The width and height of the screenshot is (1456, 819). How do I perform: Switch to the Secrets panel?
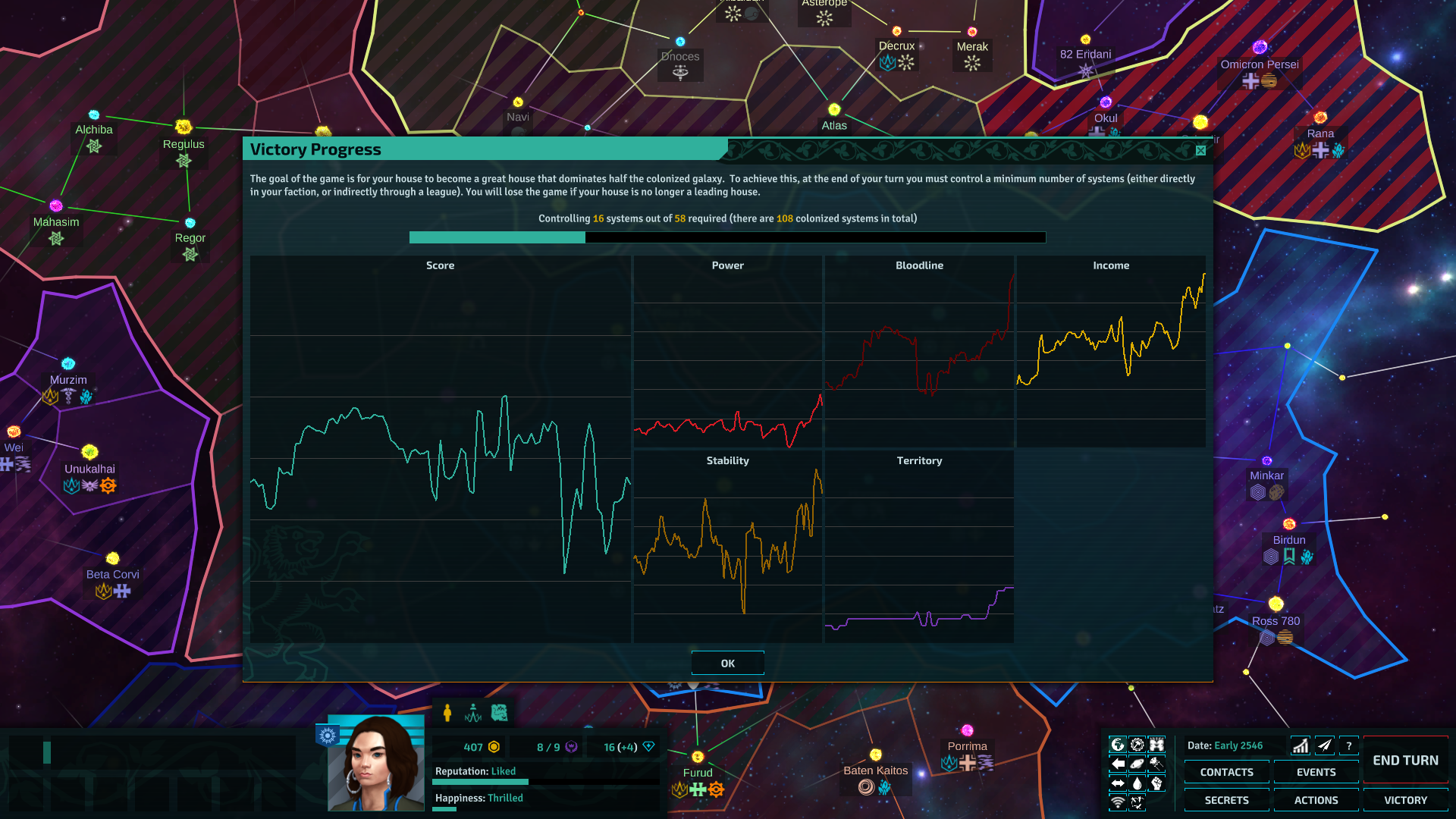1226,800
